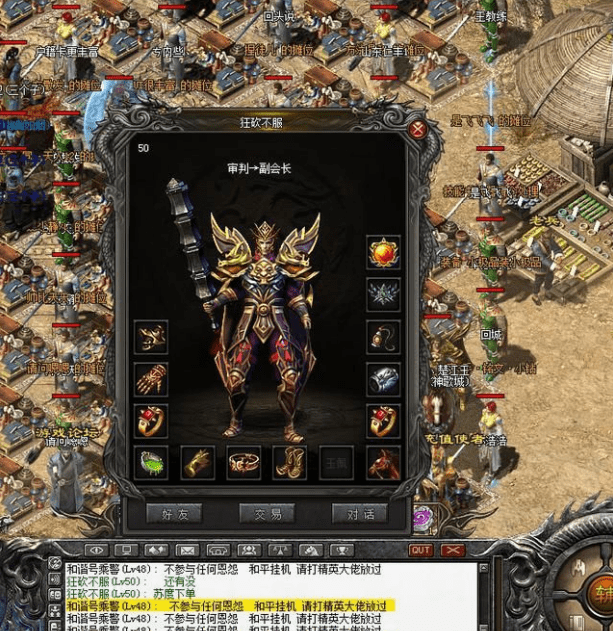Screen dimensions: 613x631
Task: Select the fiery red orb equipment slot
Action: (x=383, y=251)
